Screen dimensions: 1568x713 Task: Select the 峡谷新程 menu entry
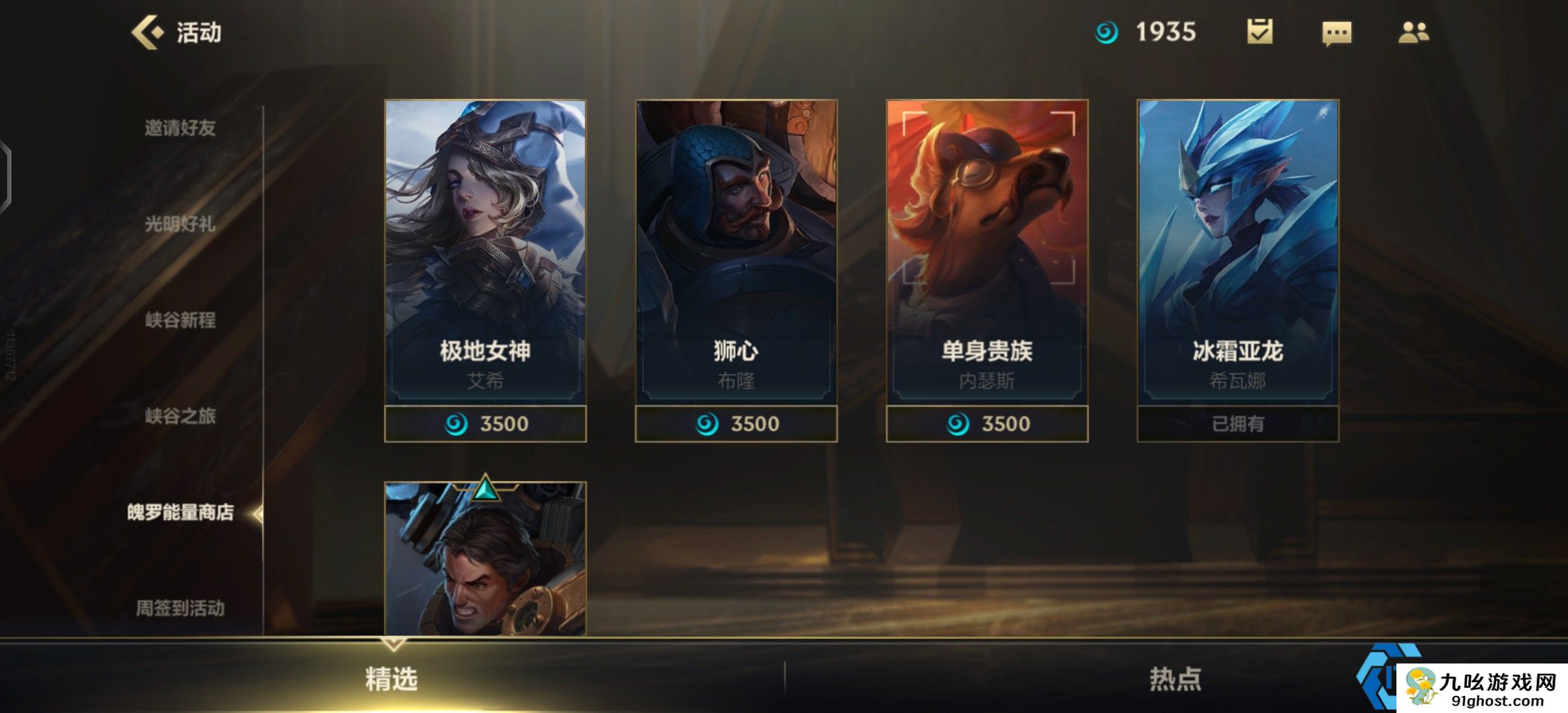point(180,320)
